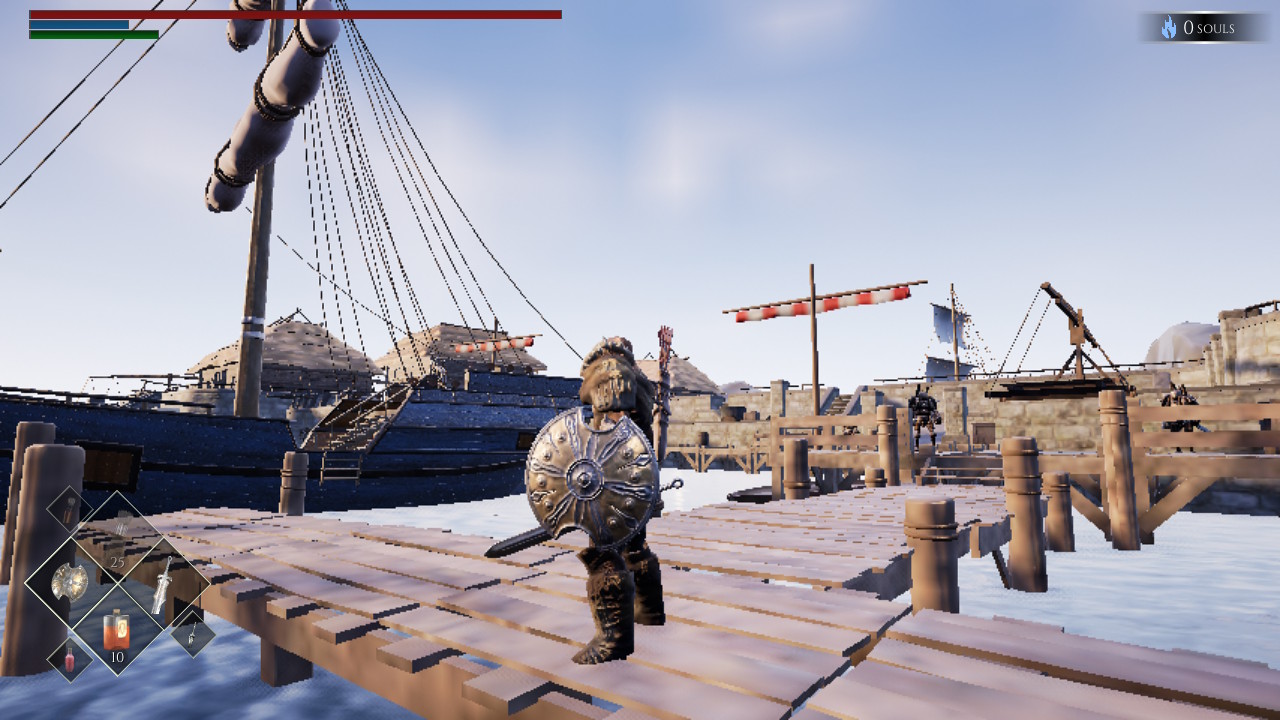
Task: Click the dagger slot beneath the sword slot
Action: click(x=190, y=634)
